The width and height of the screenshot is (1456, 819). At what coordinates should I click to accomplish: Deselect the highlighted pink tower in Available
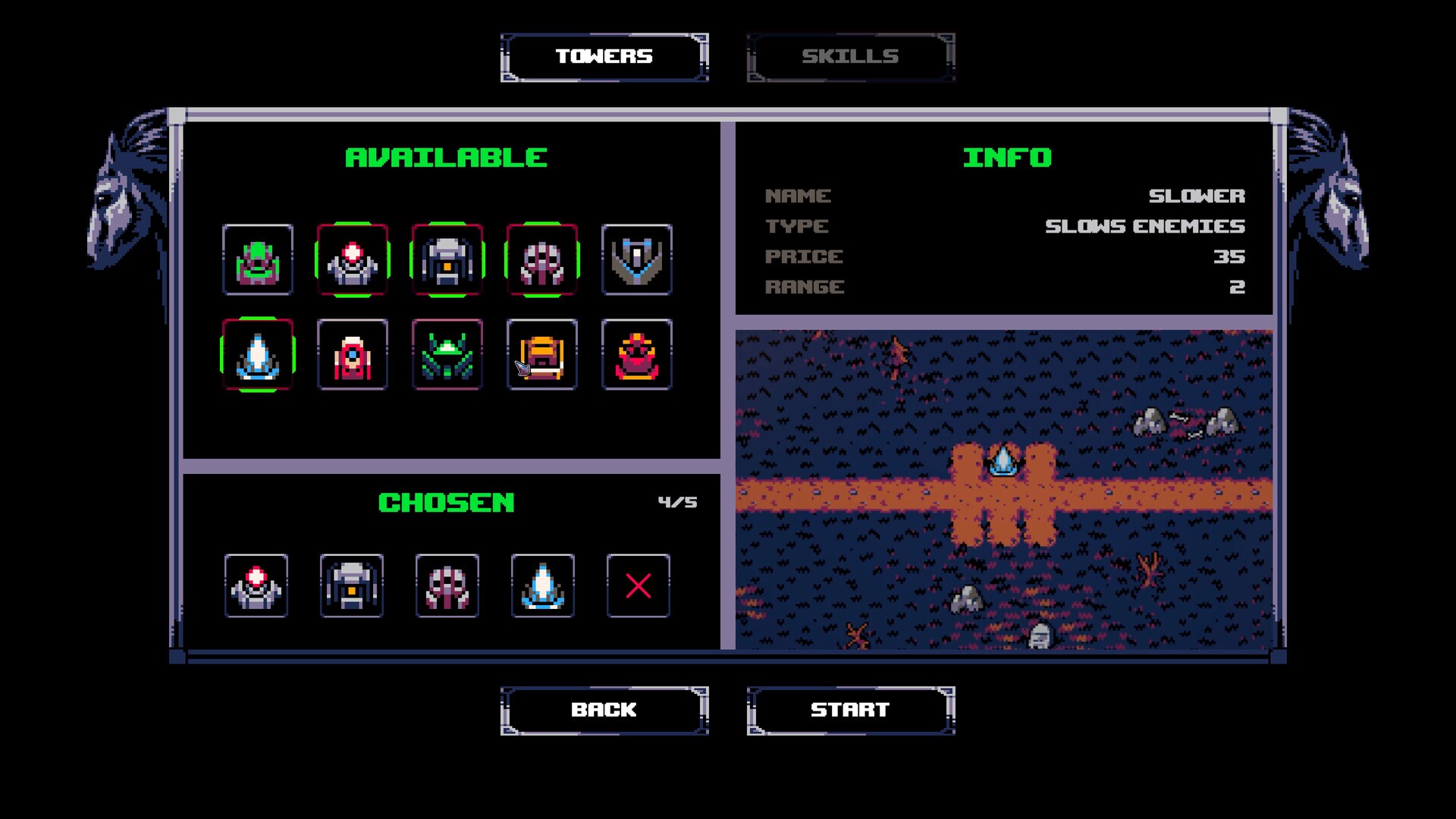pos(542,260)
